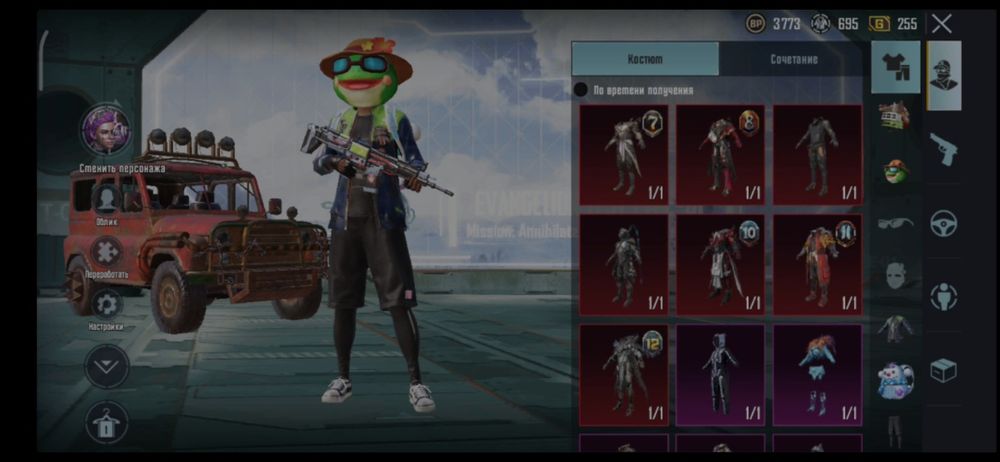
Task: Choose the black bodysuit on purple background
Action: coord(720,373)
